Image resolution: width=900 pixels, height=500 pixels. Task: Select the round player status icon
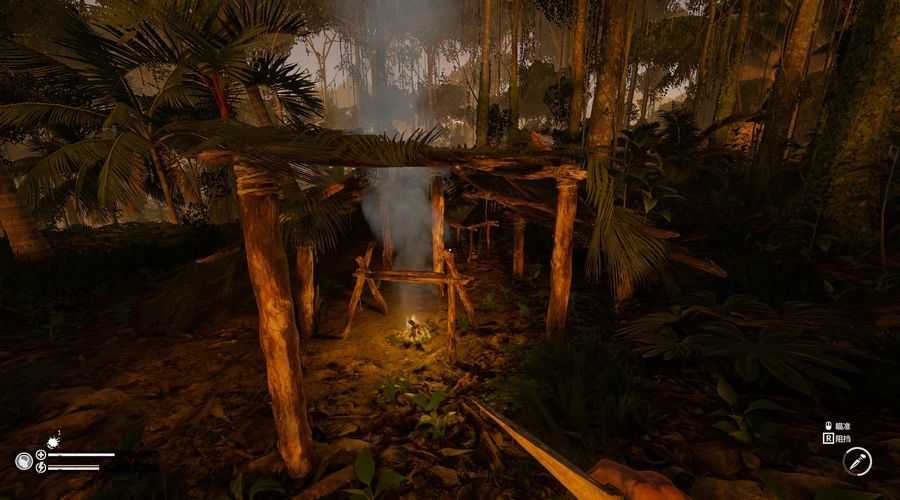(x=23, y=460)
